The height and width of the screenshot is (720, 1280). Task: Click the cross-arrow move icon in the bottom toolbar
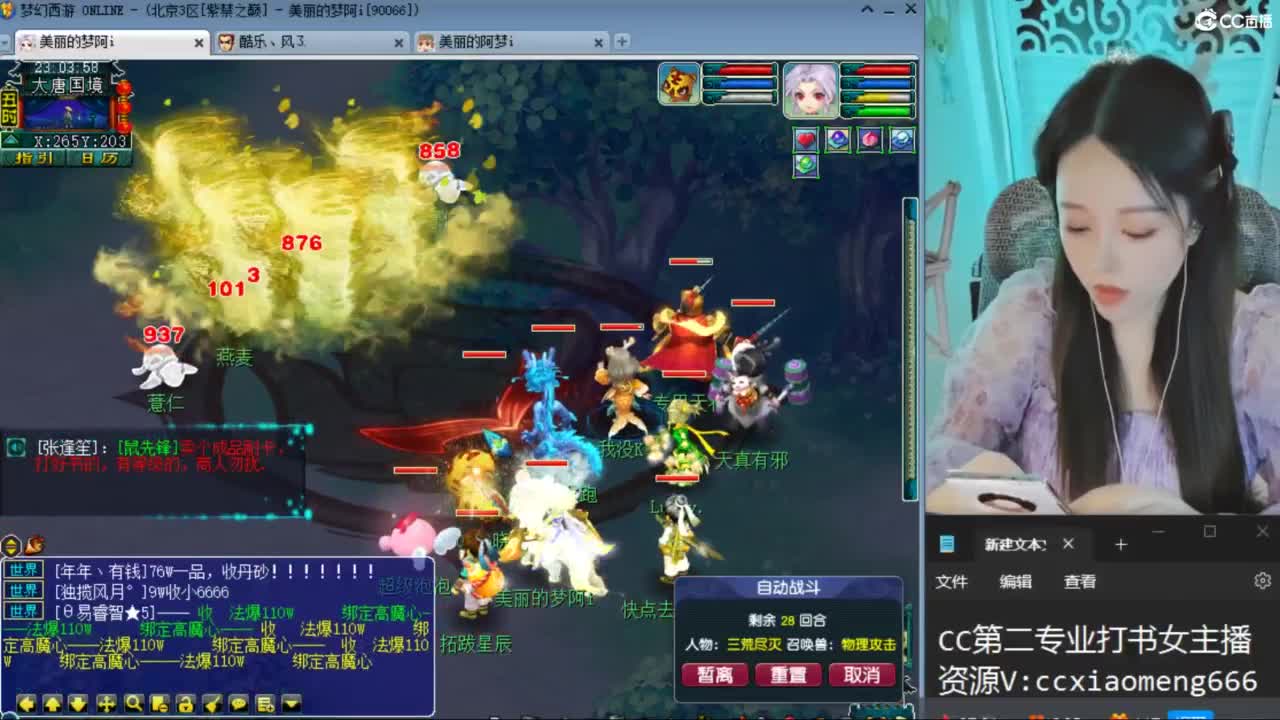pyautogui.click(x=104, y=703)
